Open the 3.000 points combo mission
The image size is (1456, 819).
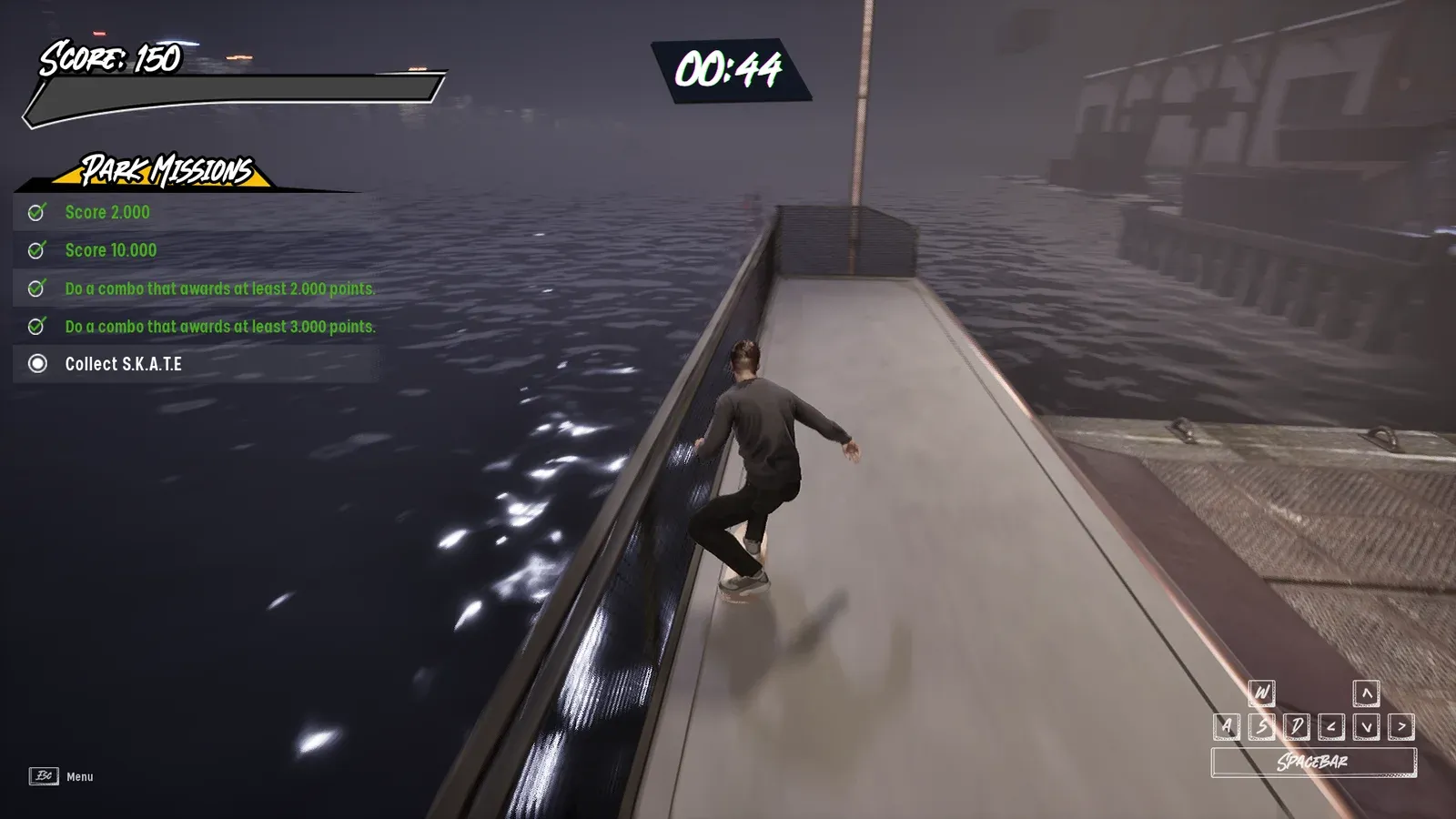pyautogui.click(x=218, y=327)
